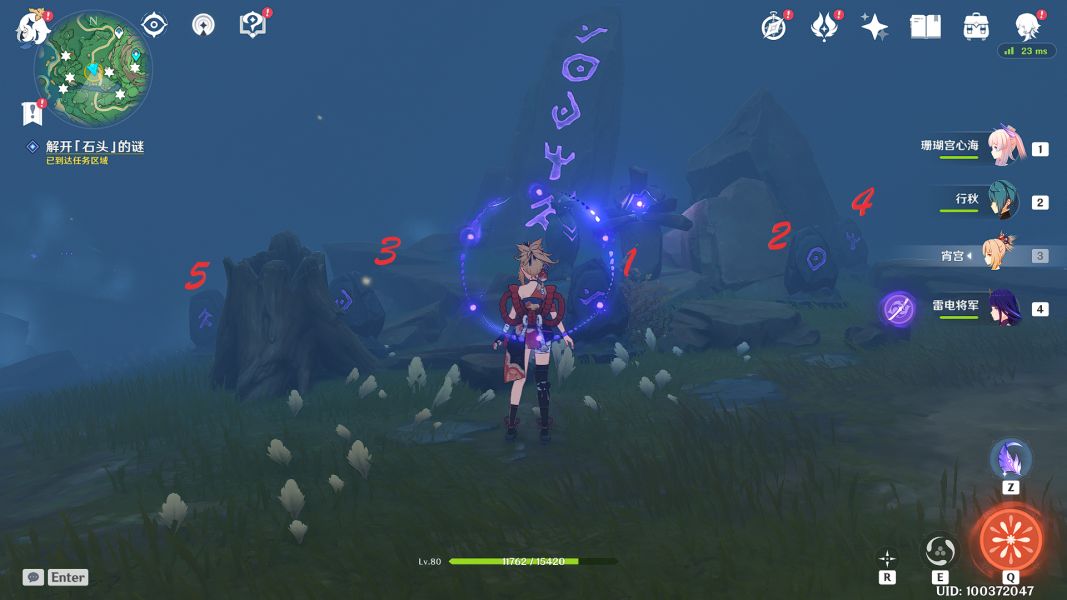The image size is (1067, 600).
Task: Open the wish star icon
Action: 875,27
